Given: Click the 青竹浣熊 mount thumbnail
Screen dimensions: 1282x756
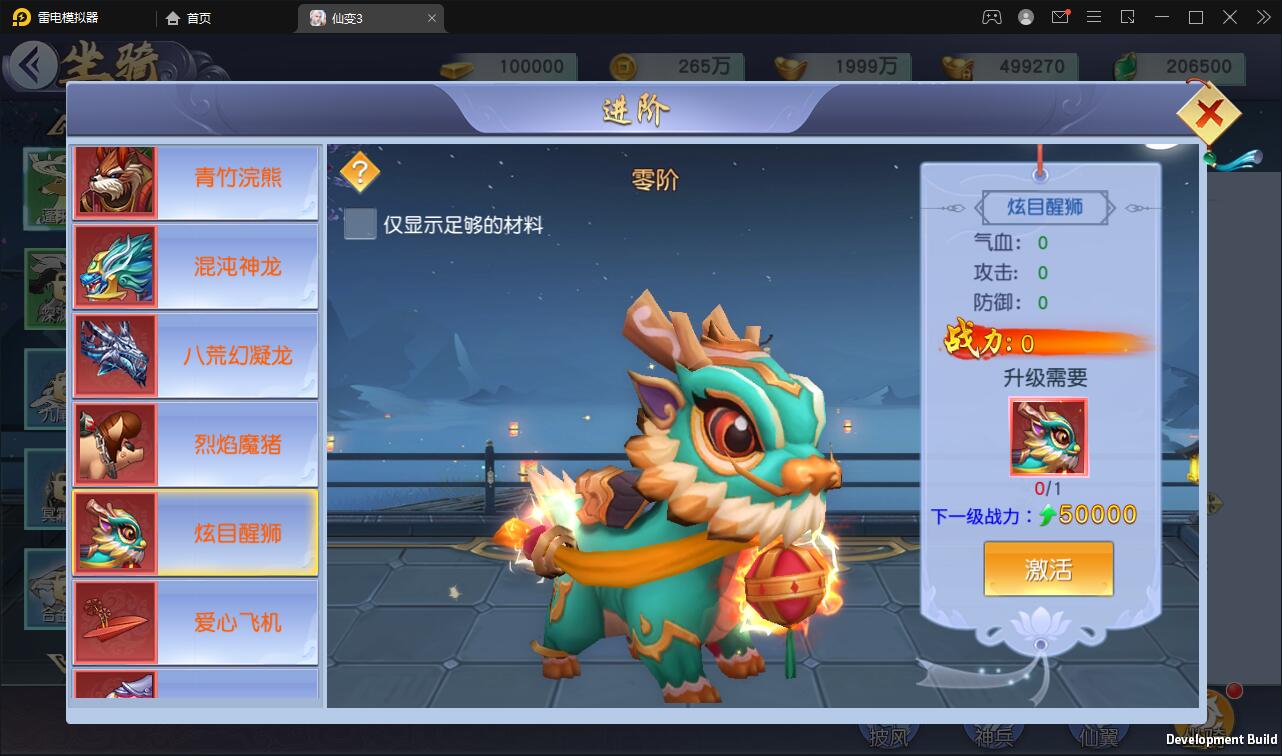Looking at the screenshot, I should 115,180.
